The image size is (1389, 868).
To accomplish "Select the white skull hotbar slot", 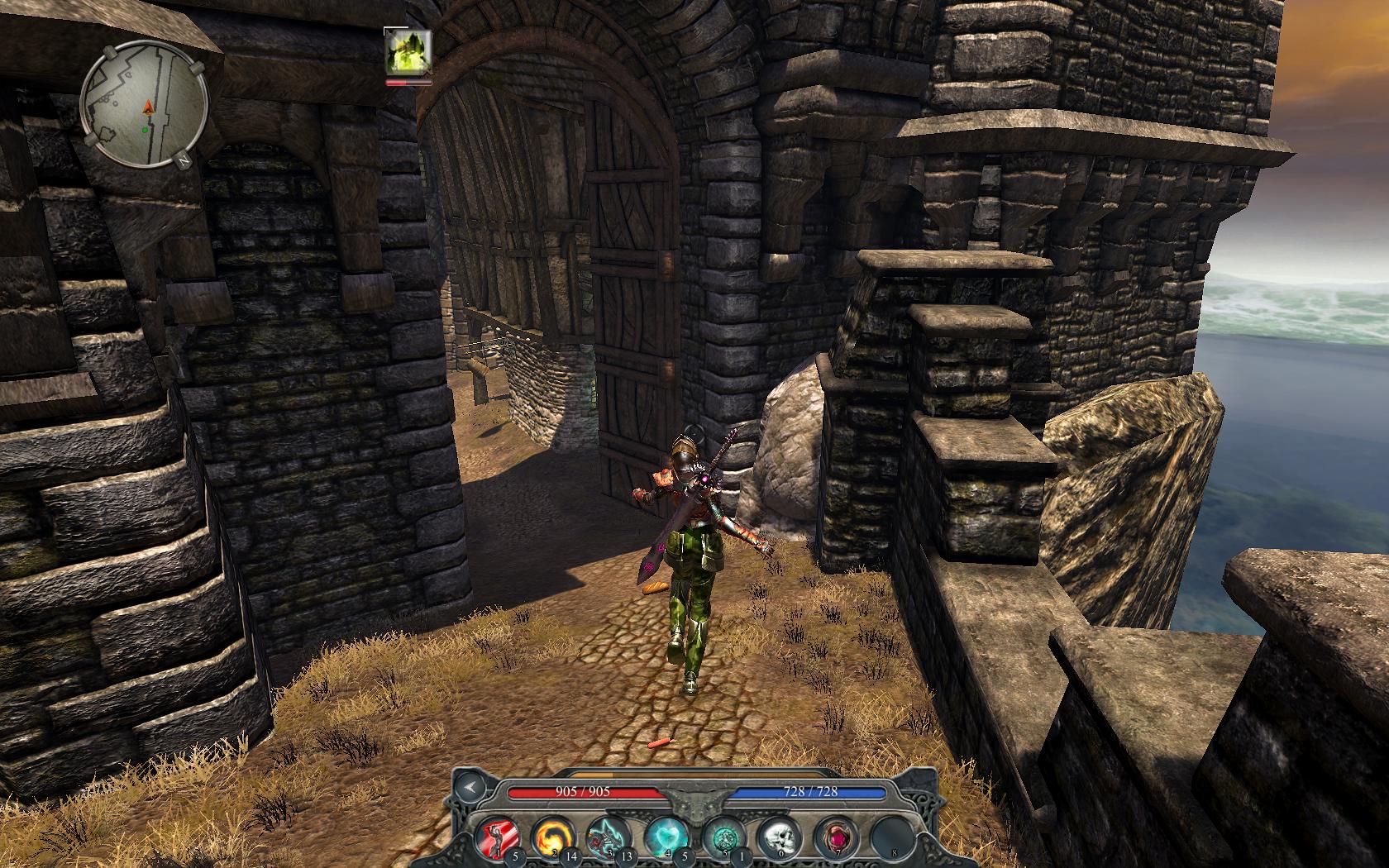I will click(x=777, y=837).
